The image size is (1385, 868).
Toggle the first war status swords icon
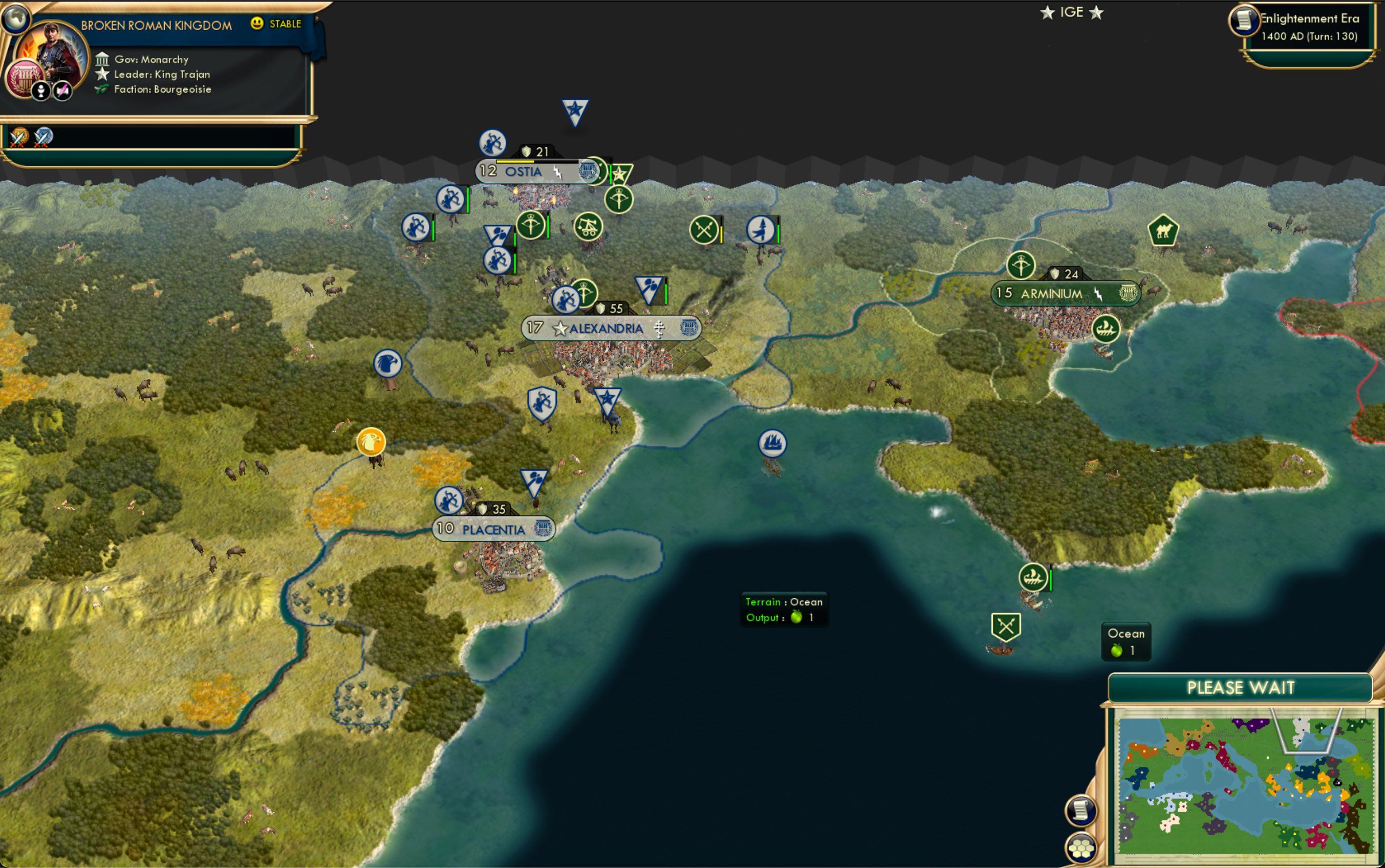[x=19, y=136]
